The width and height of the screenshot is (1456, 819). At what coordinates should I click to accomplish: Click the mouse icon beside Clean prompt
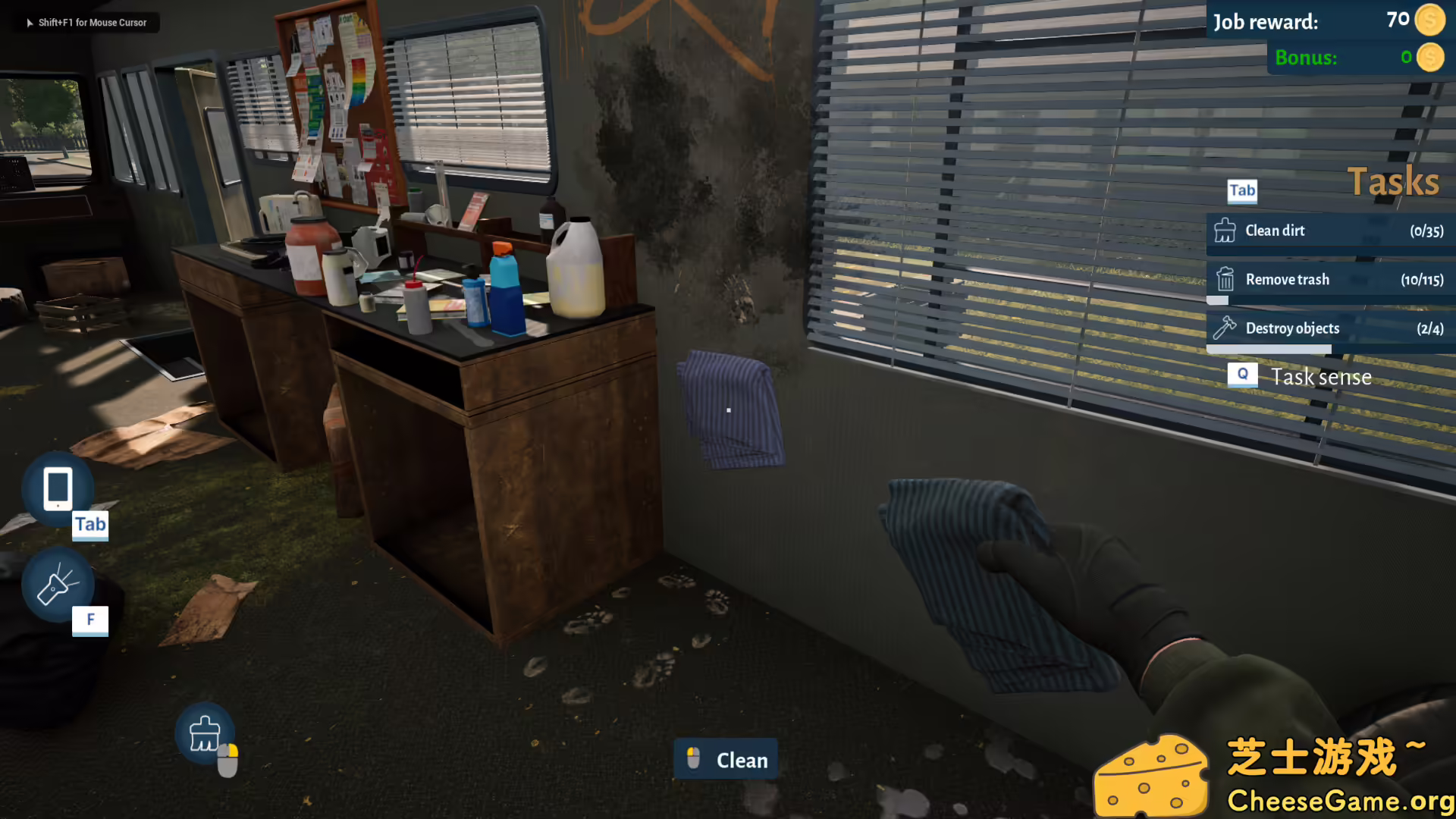[x=692, y=758]
